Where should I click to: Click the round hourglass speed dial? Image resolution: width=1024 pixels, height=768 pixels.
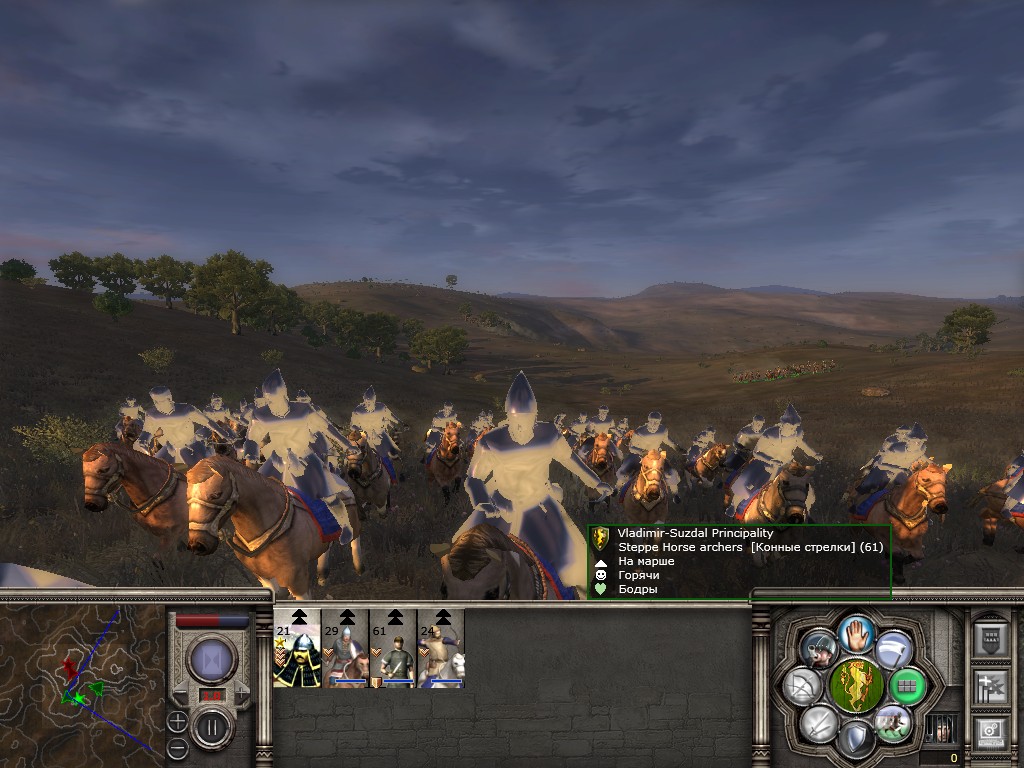click(212, 660)
